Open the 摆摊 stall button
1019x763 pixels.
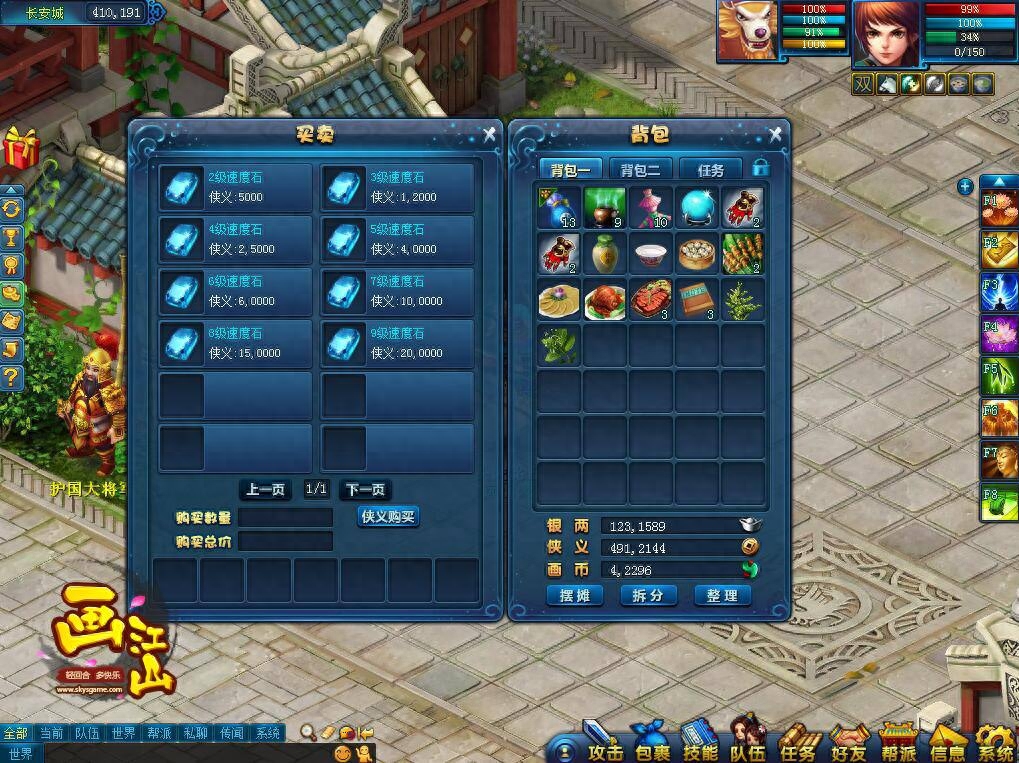(x=574, y=595)
